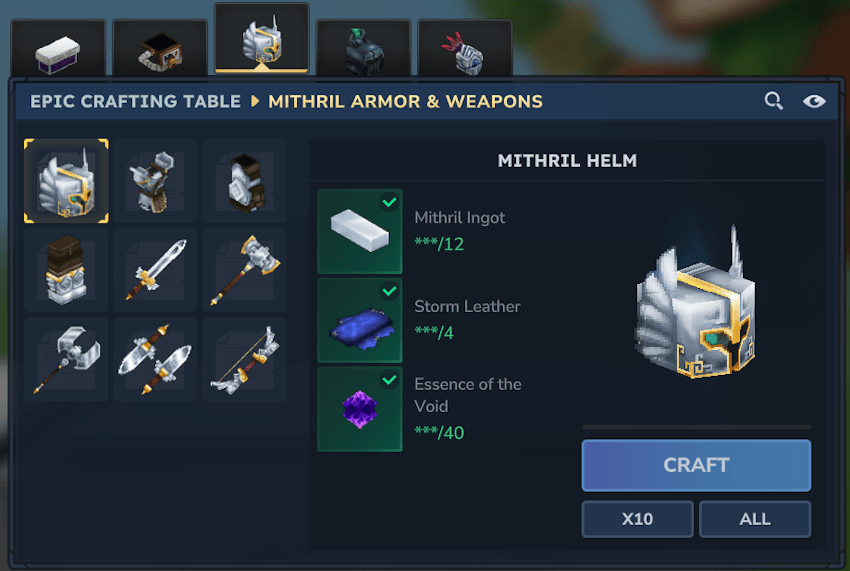Select the mithril boots recipe
The image size is (850, 571).
tap(66, 270)
